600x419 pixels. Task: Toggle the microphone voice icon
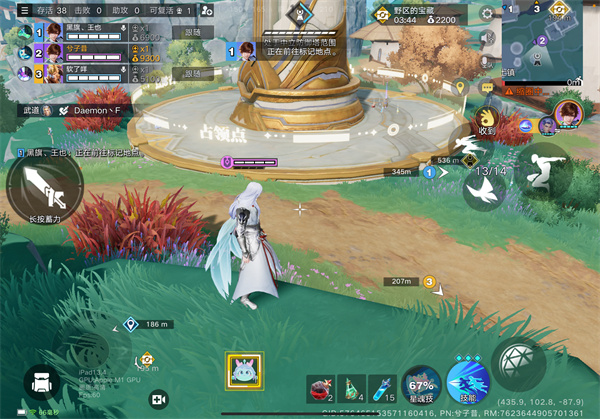click(488, 62)
